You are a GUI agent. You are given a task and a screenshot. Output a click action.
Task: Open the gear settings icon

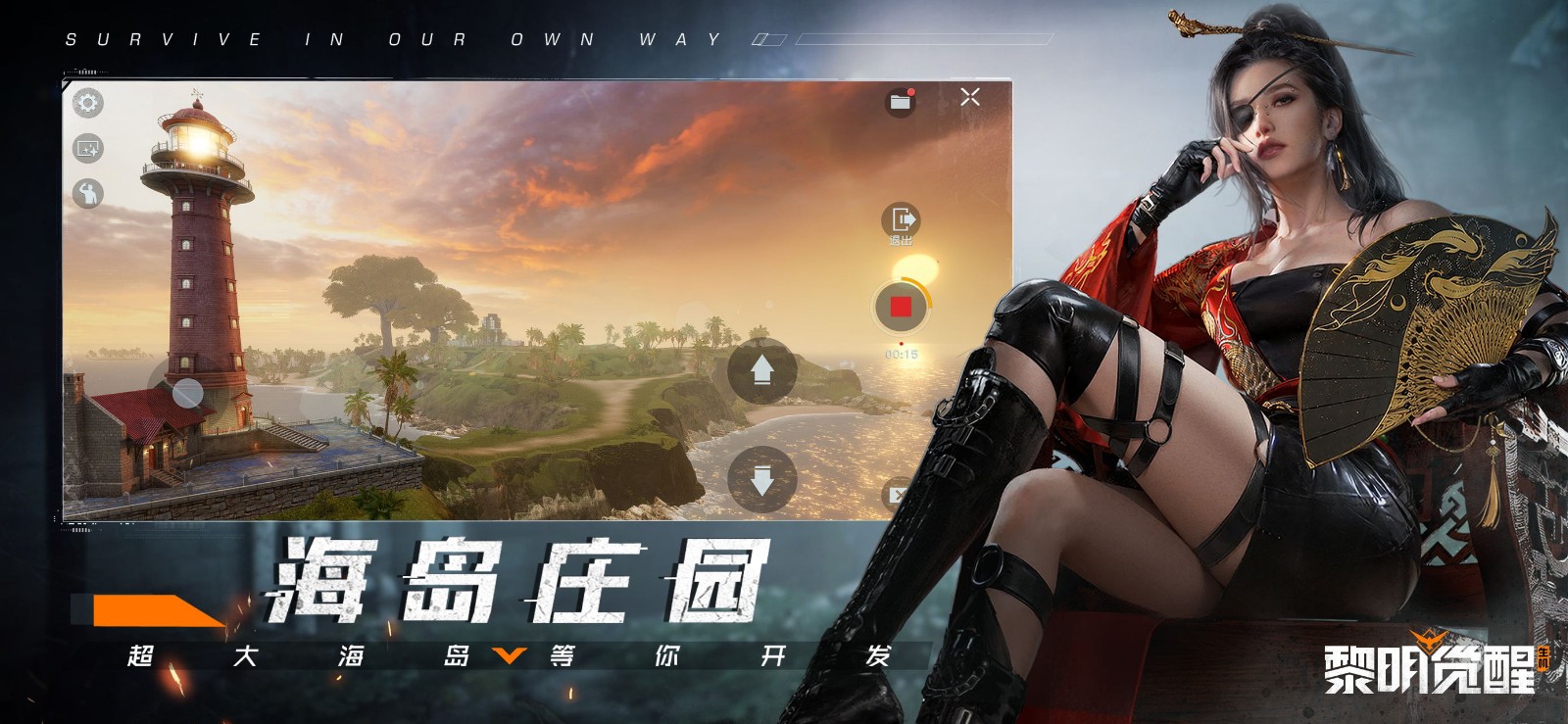(x=88, y=103)
